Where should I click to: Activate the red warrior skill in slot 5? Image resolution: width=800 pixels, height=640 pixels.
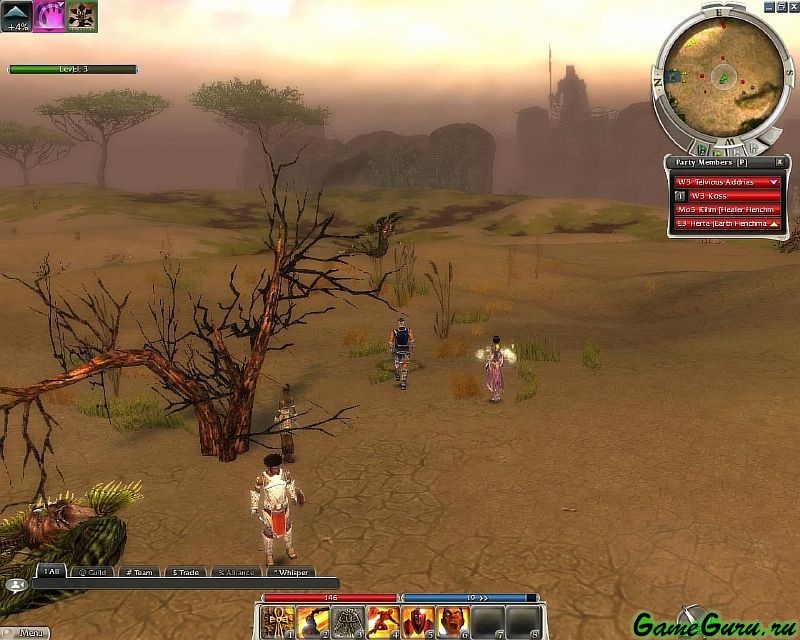pos(417,622)
